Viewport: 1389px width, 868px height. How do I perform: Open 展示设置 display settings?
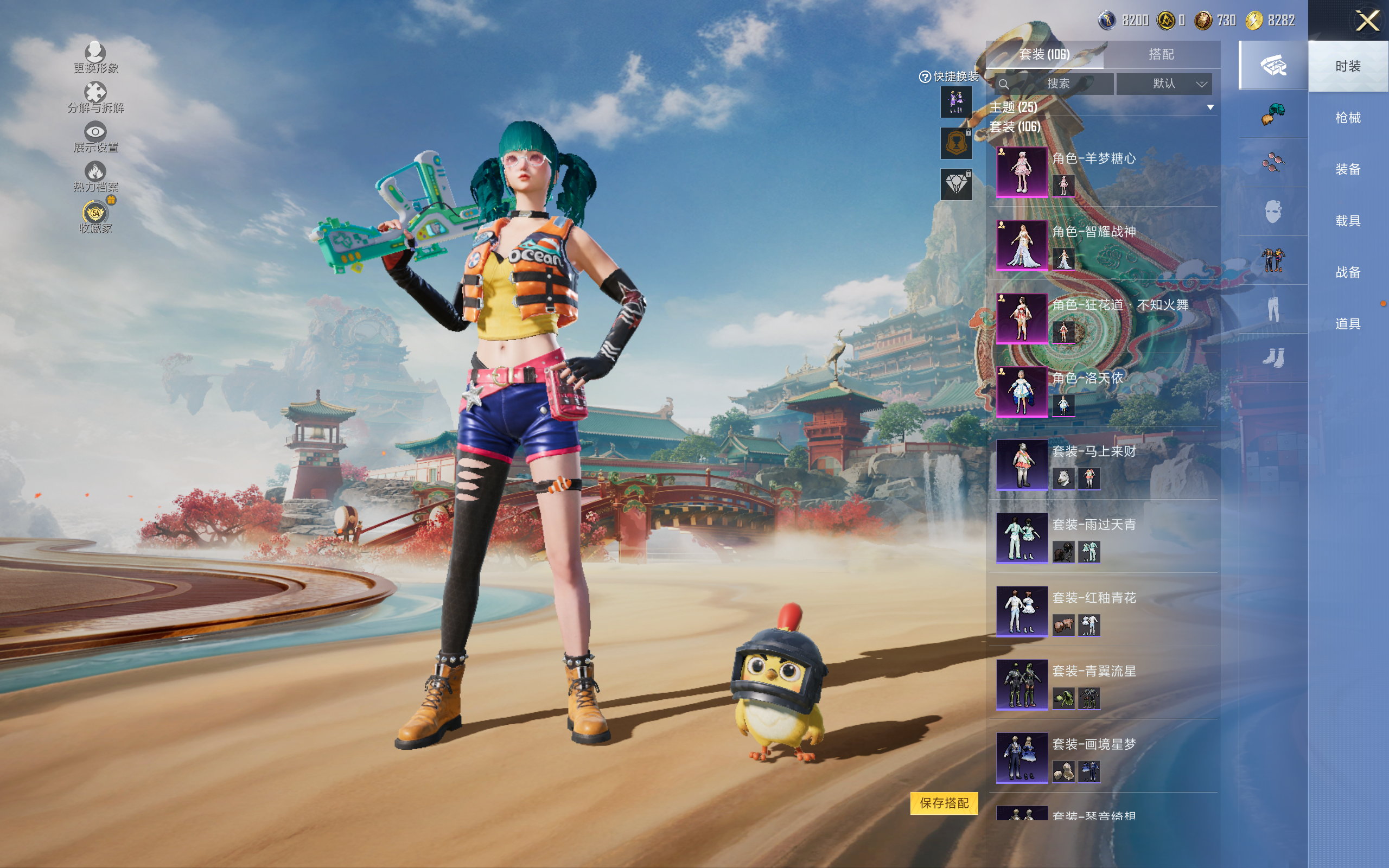(x=95, y=137)
